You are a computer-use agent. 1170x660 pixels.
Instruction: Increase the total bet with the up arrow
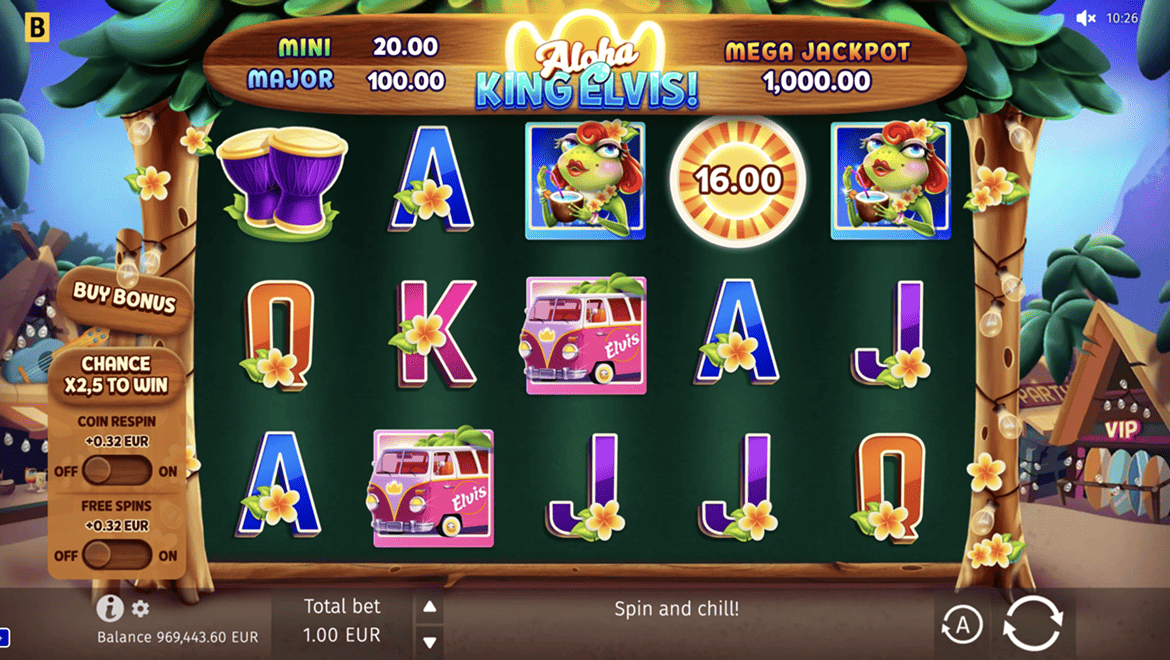point(429,607)
